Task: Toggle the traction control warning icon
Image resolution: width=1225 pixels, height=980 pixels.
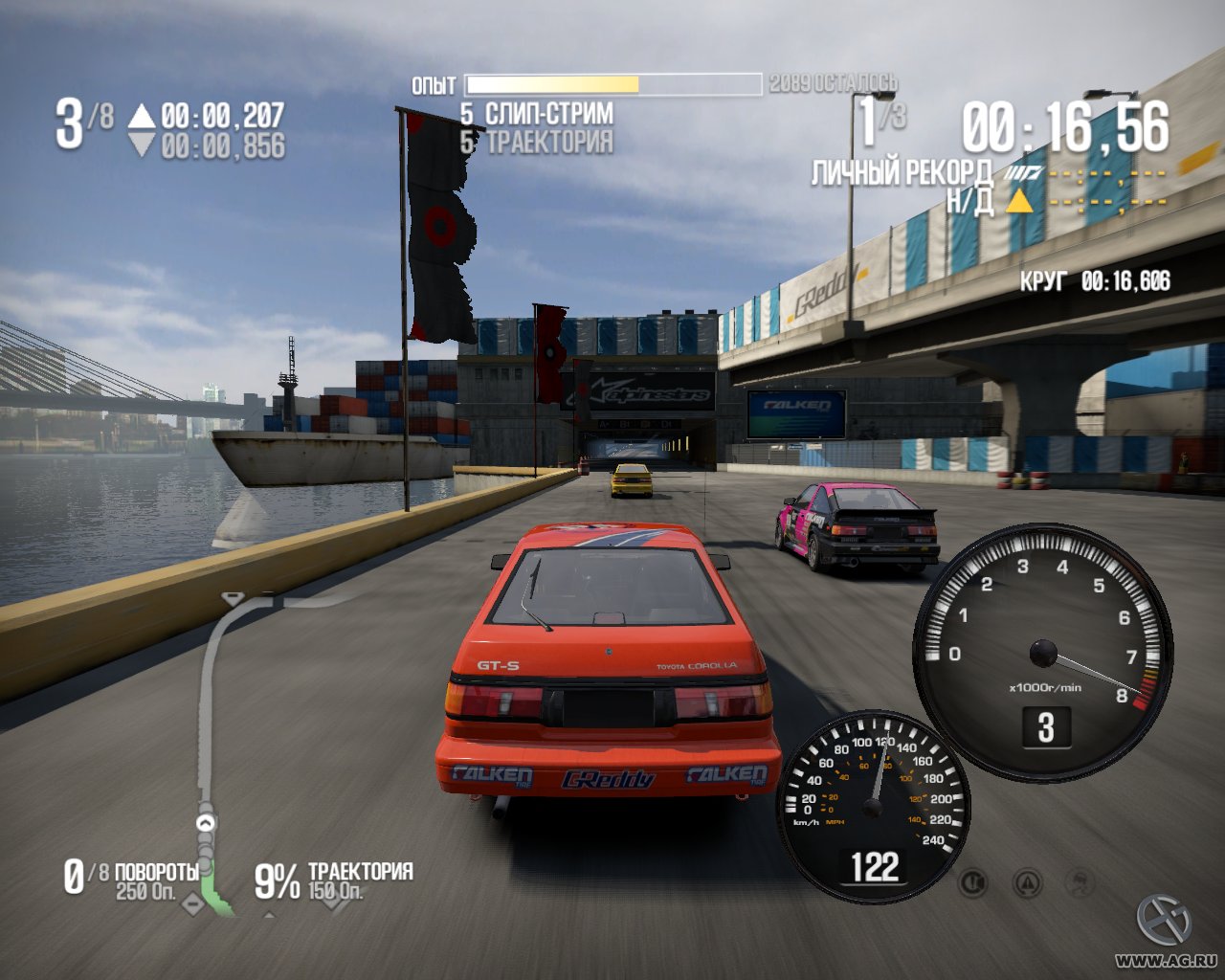Action: pyautogui.click(x=1028, y=881)
